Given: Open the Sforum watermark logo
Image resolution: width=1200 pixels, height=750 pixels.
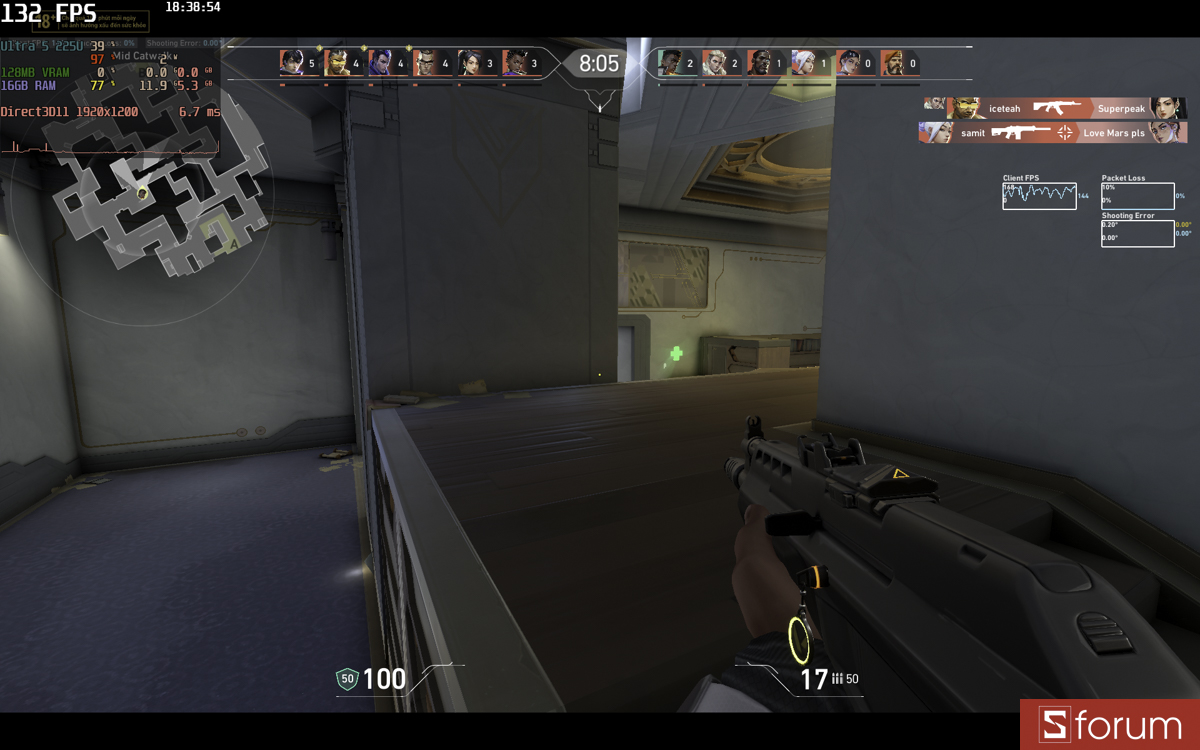Looking at the screenshot, I should [1109, 725].
